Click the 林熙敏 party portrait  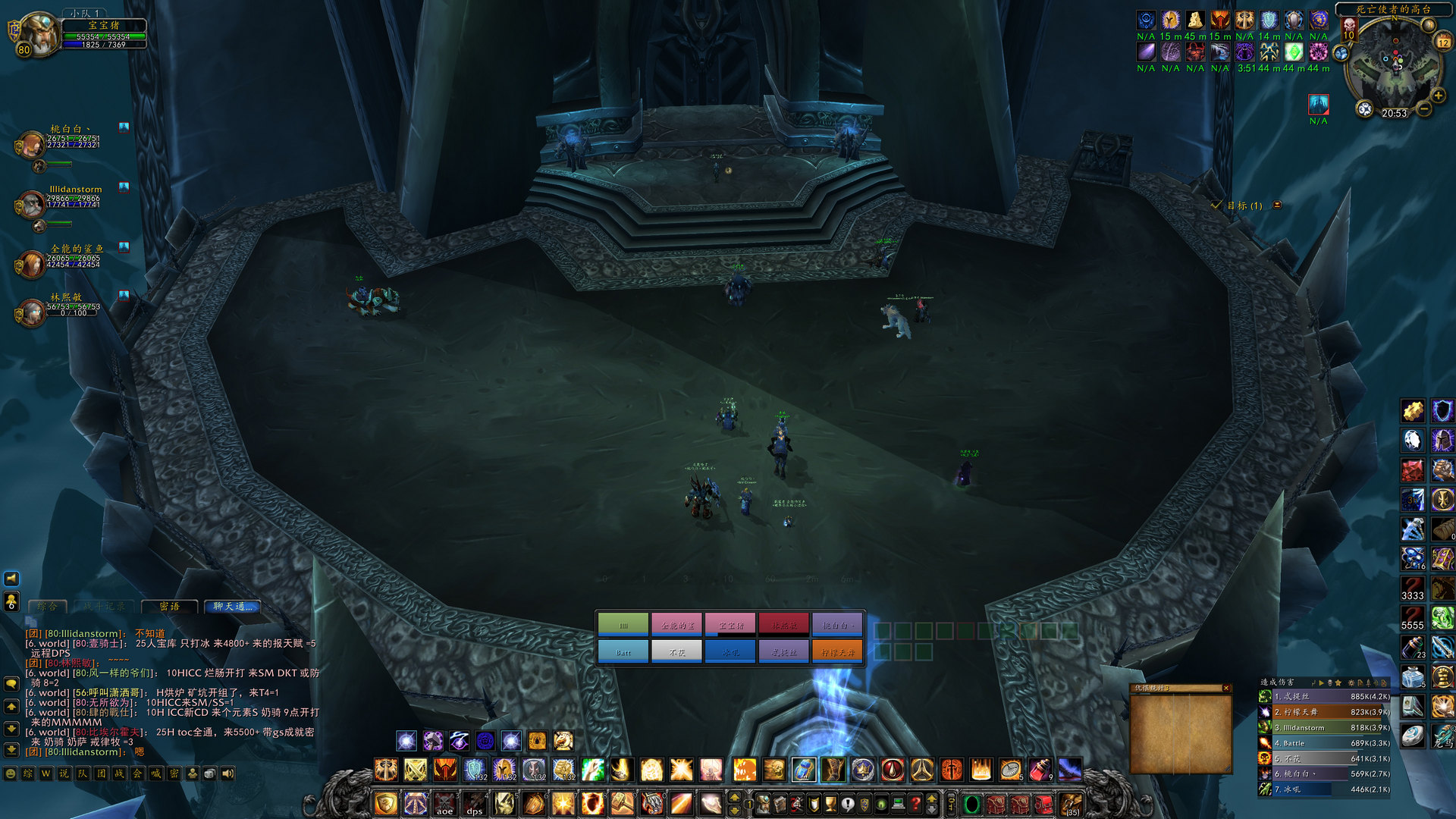pyautogui.click(x=32, y=312)
